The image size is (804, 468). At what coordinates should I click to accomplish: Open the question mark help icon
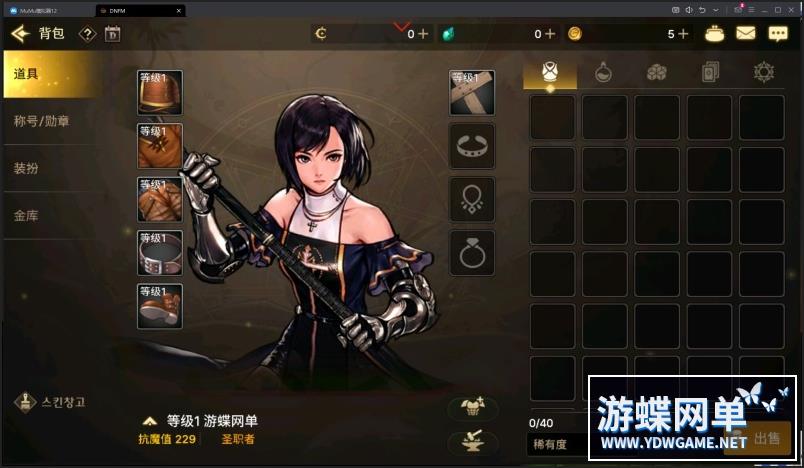[x=87, y=34]
